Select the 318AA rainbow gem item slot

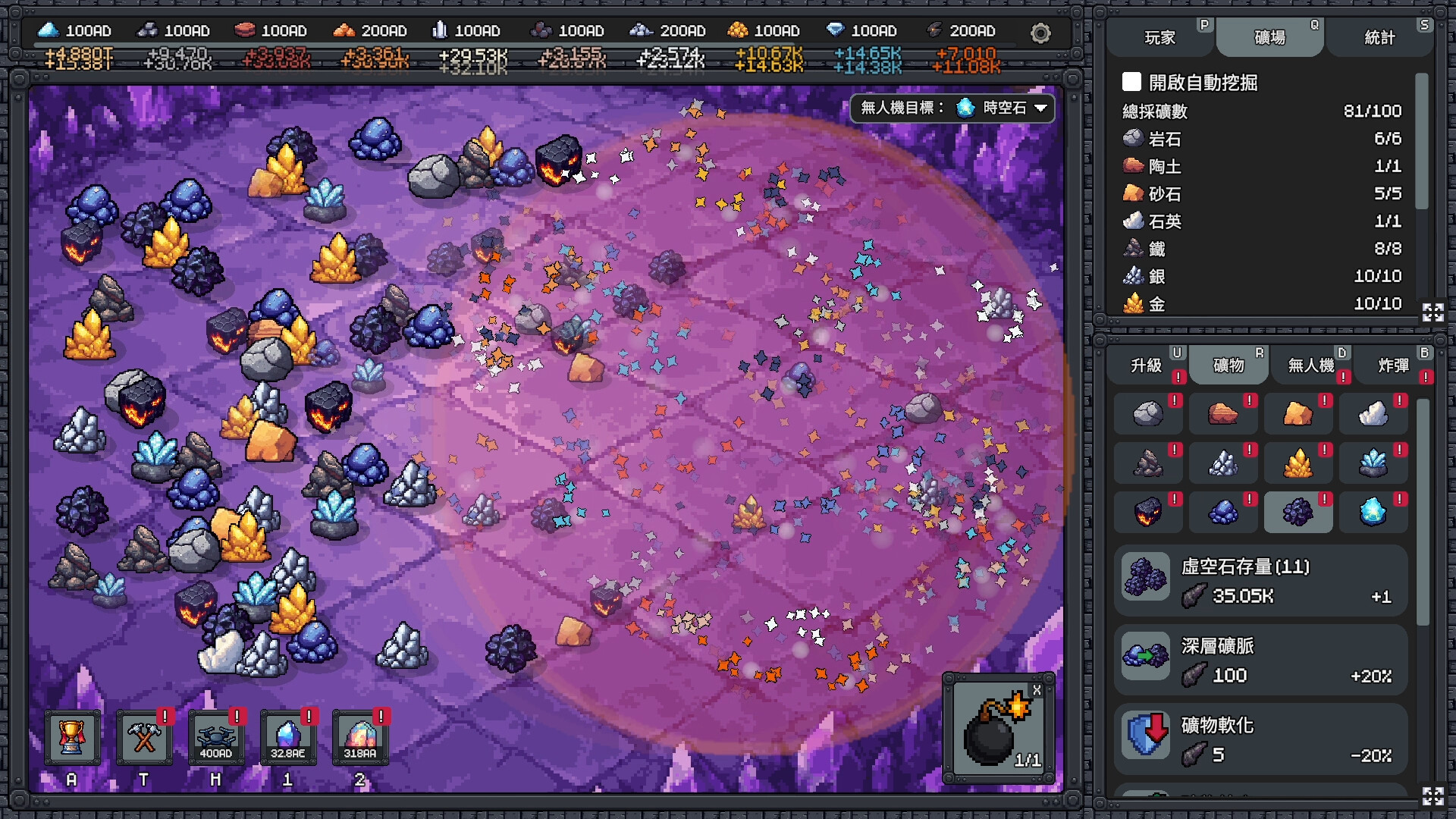360,736
